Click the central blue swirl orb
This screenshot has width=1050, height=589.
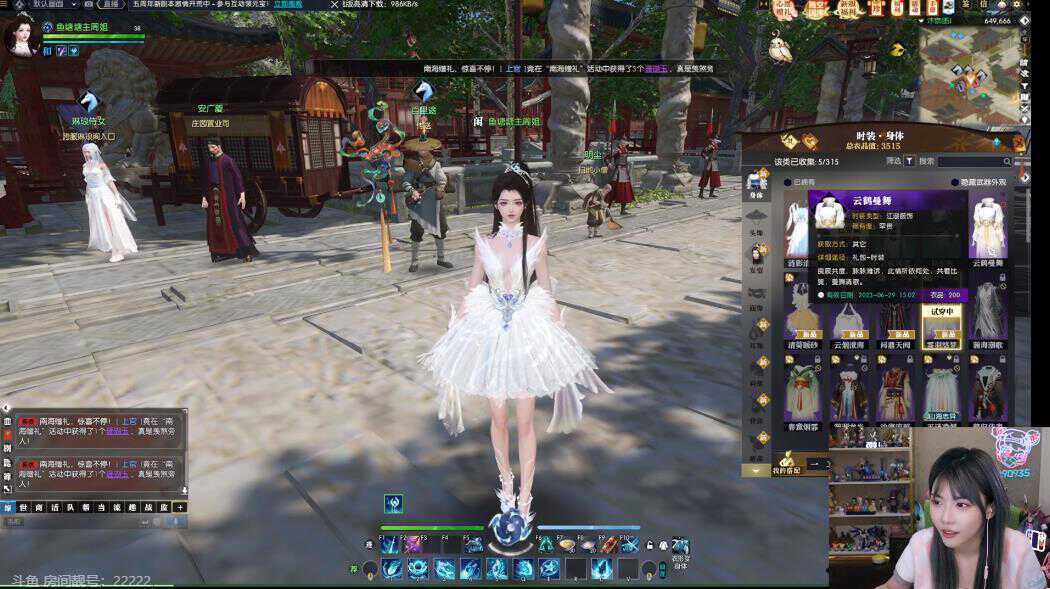510,527
